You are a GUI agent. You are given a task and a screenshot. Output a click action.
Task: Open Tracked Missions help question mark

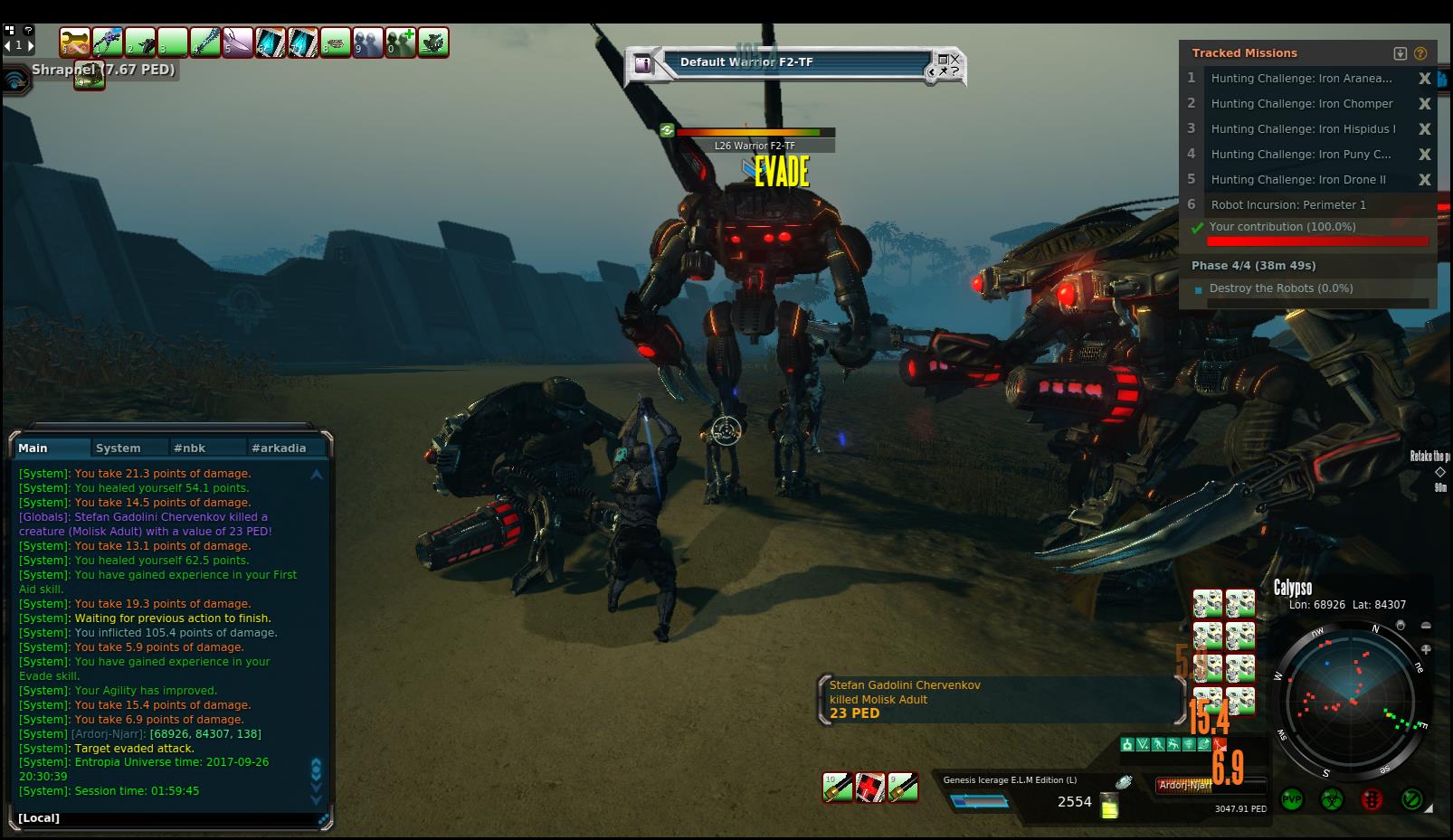point(1420,53)
